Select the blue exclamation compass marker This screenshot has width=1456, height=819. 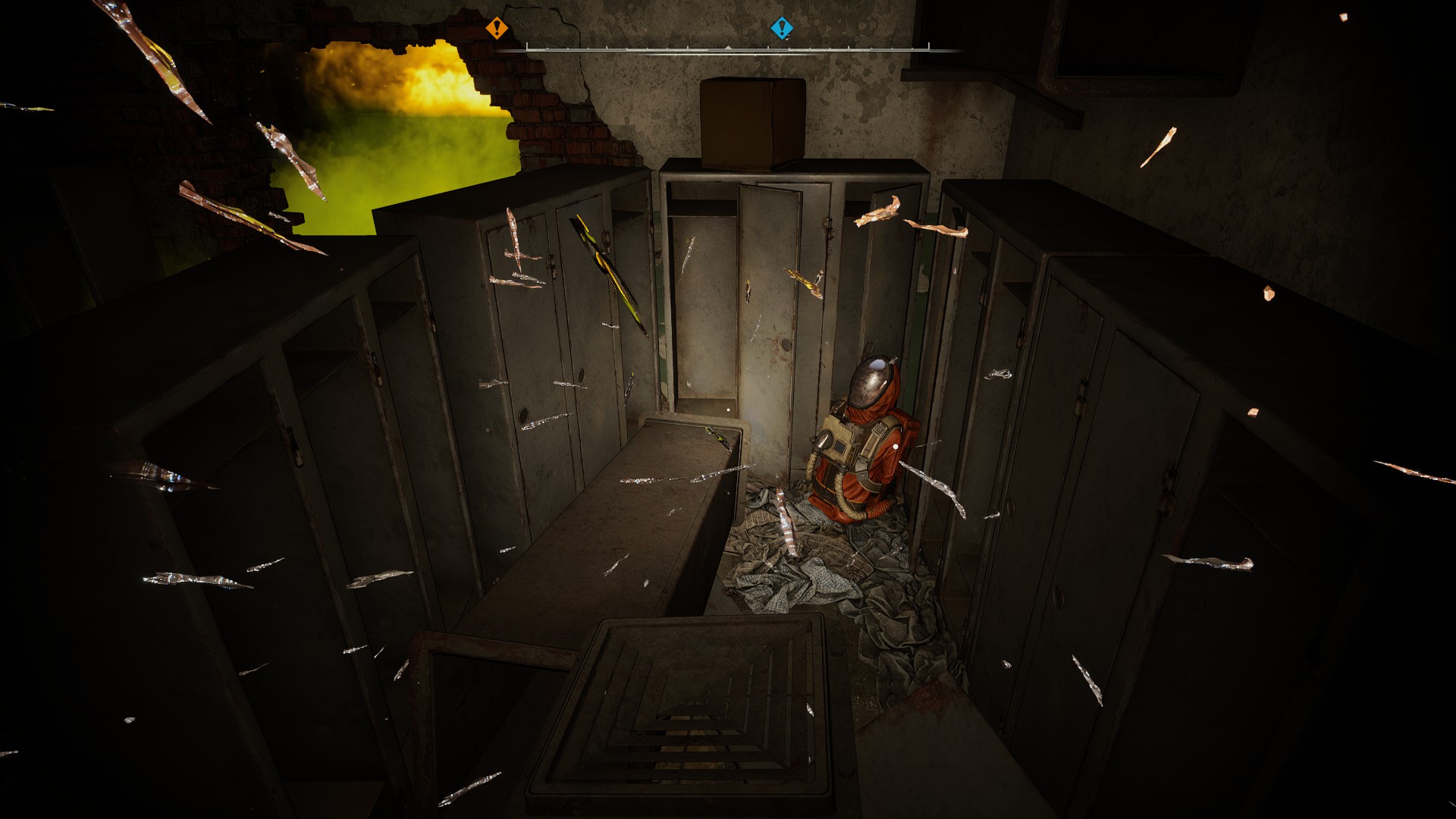click(781, 29)
